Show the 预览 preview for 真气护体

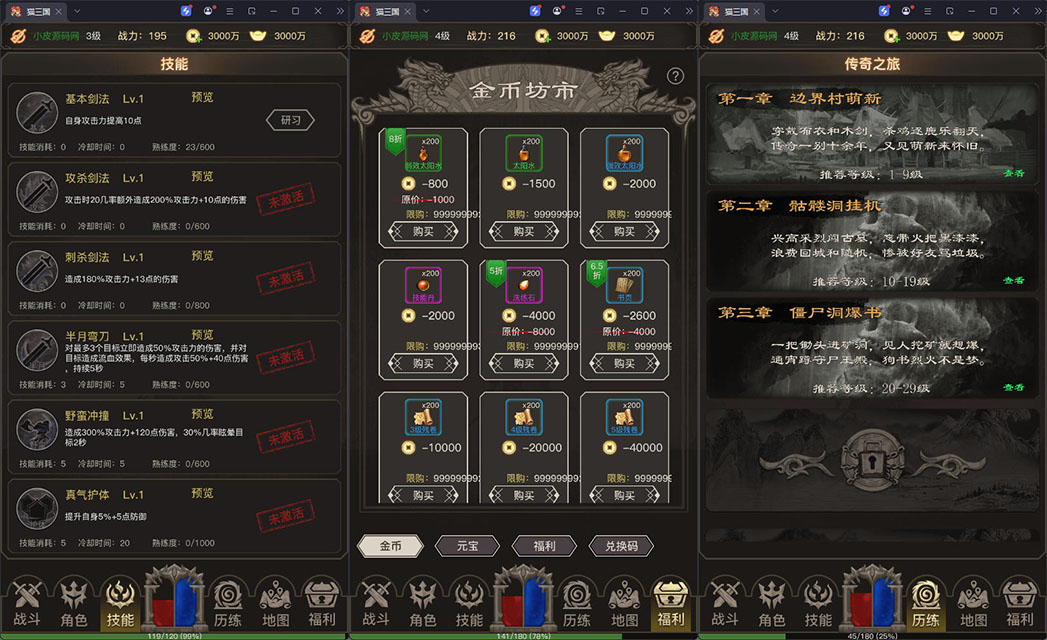tap(202, 493)
